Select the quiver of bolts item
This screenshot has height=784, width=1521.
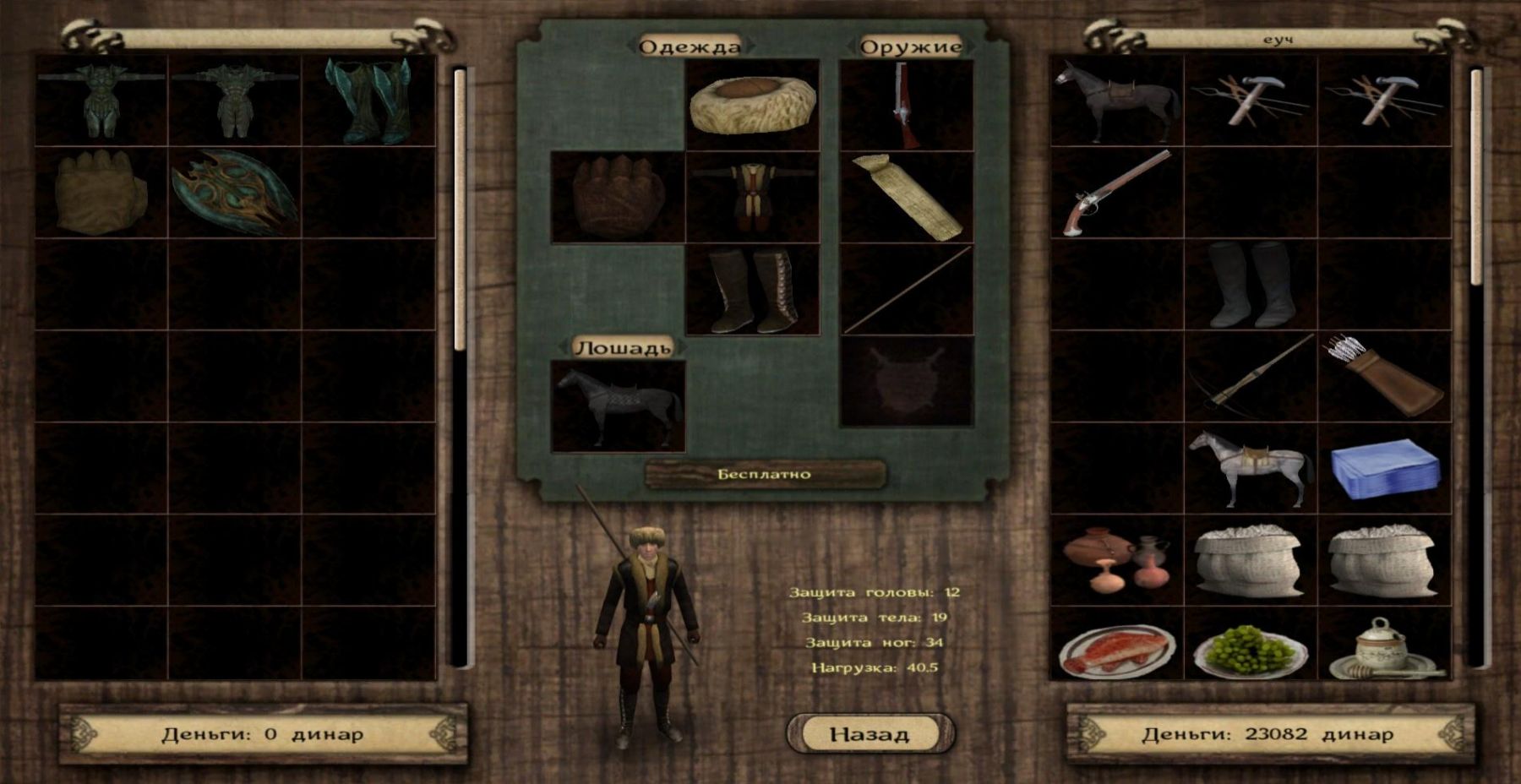pyautogui.click(x=1384, y=376)
